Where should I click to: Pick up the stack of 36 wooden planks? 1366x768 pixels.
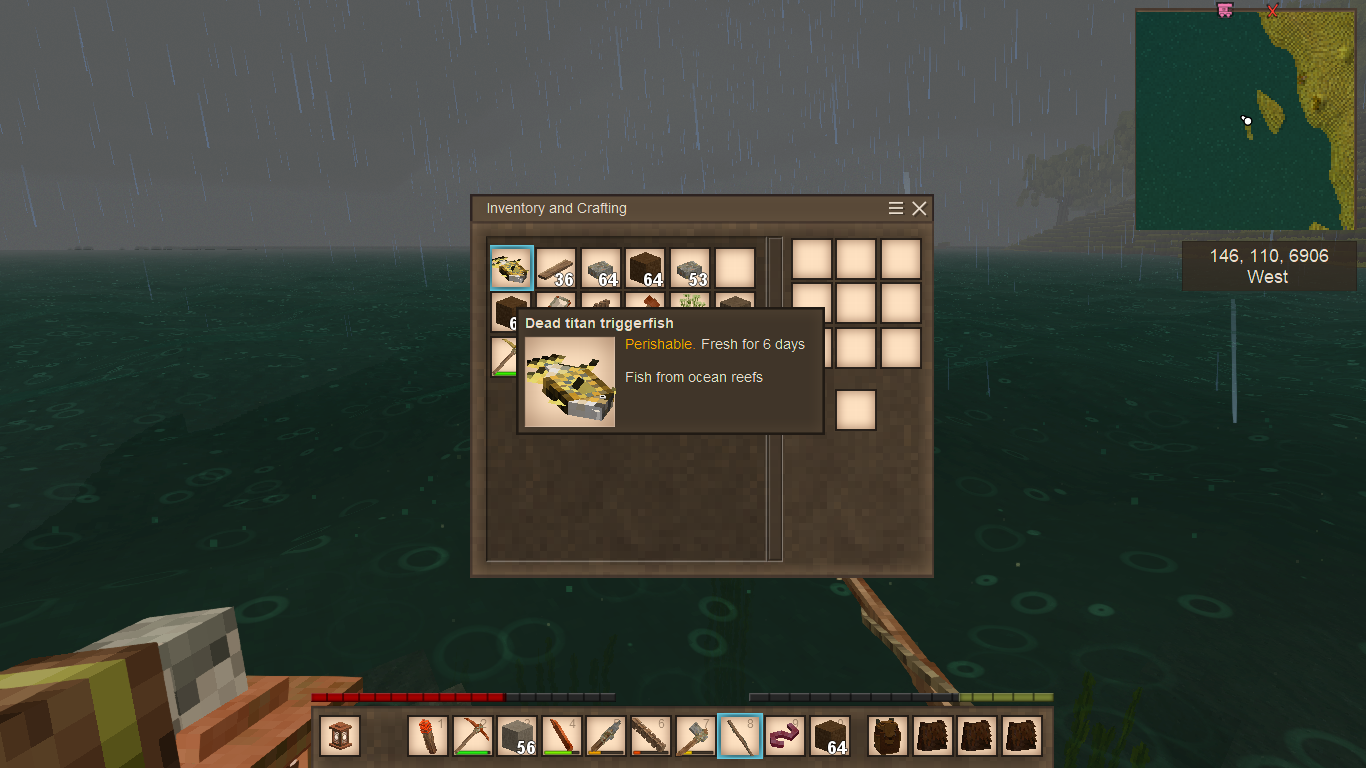[556, 268]
